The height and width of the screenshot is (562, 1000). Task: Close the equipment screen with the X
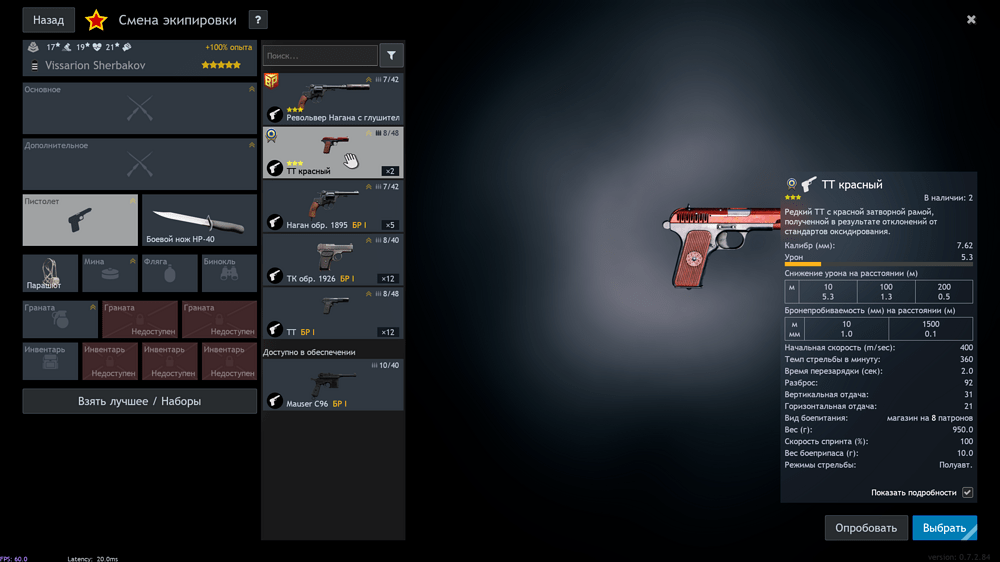[x=971, y=19]
